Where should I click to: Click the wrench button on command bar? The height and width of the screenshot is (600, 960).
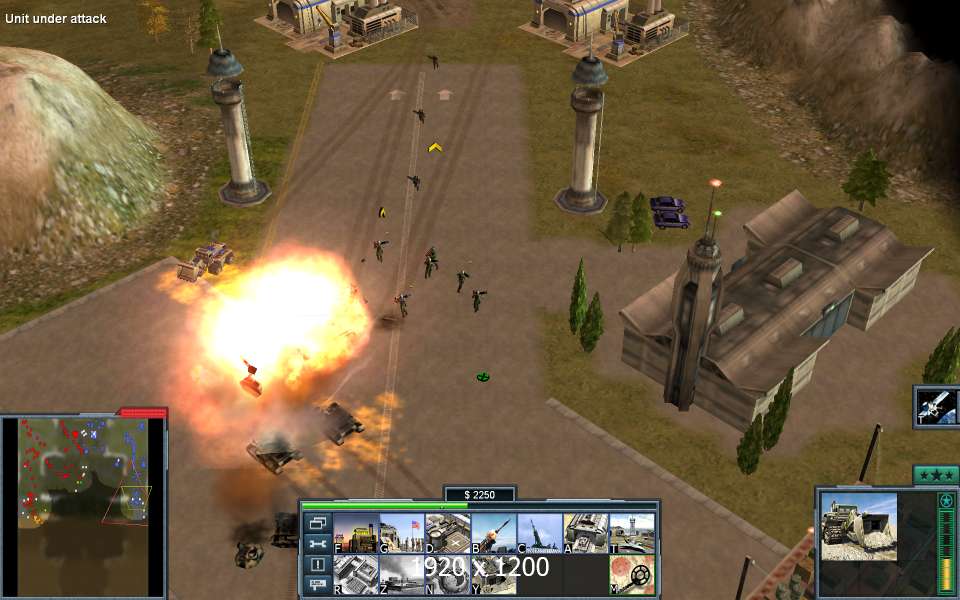click(x=317, y=544)
